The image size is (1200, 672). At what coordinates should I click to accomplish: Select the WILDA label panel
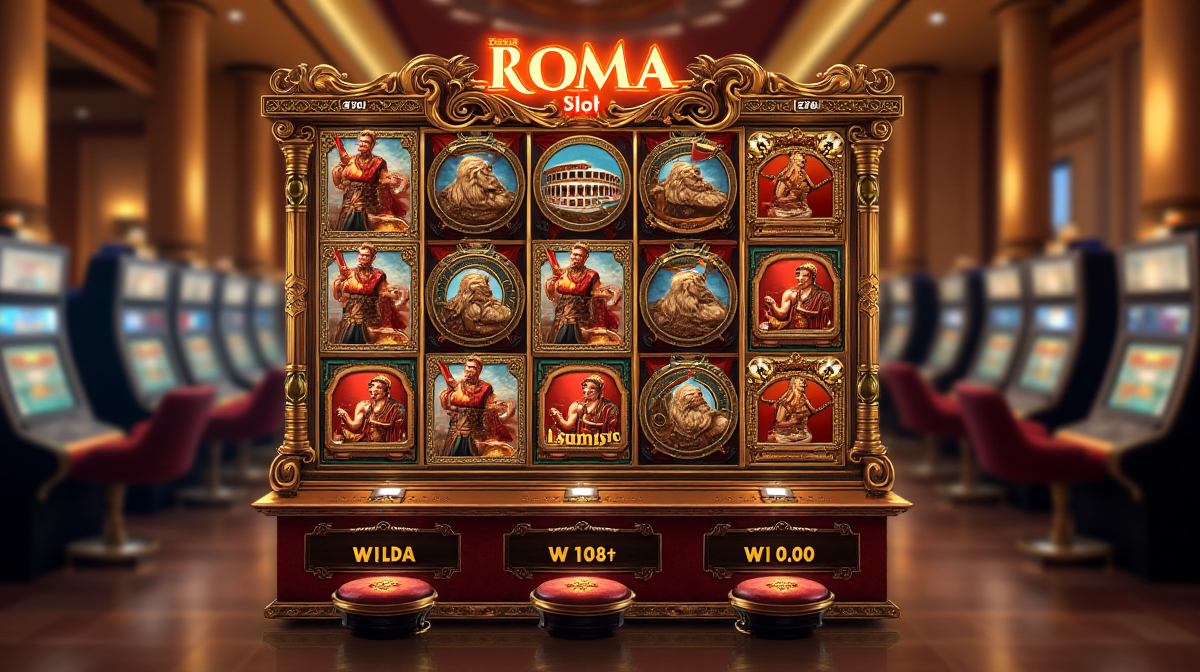[383, 551]
